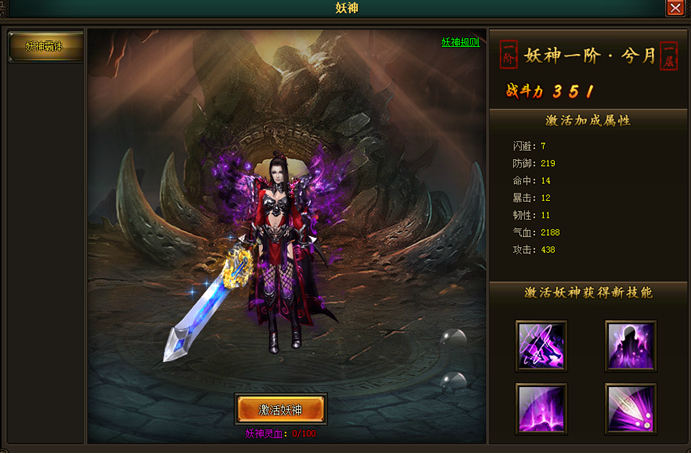Choose the hooded purple silhouette skill icon
Viewport: 691px width, 454px height.
click(631, 345)
